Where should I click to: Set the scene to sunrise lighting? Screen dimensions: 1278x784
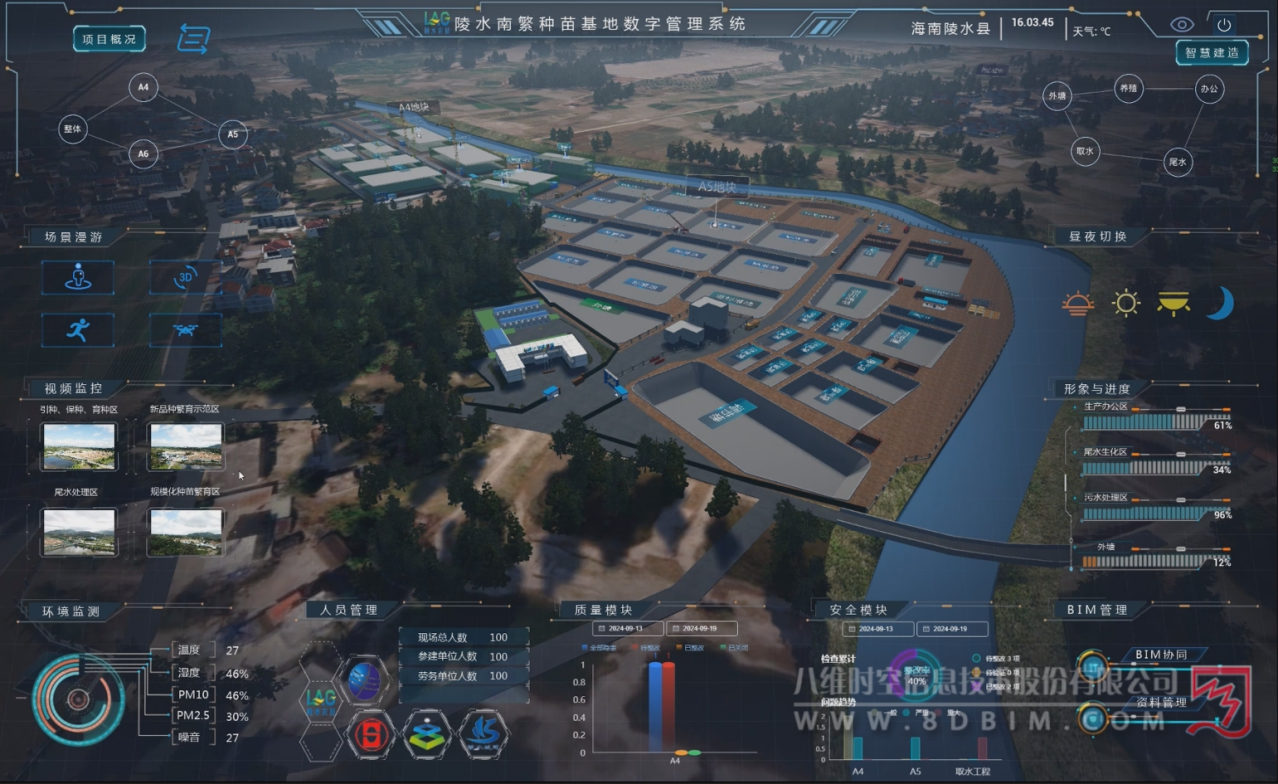tap(1079, 303)
